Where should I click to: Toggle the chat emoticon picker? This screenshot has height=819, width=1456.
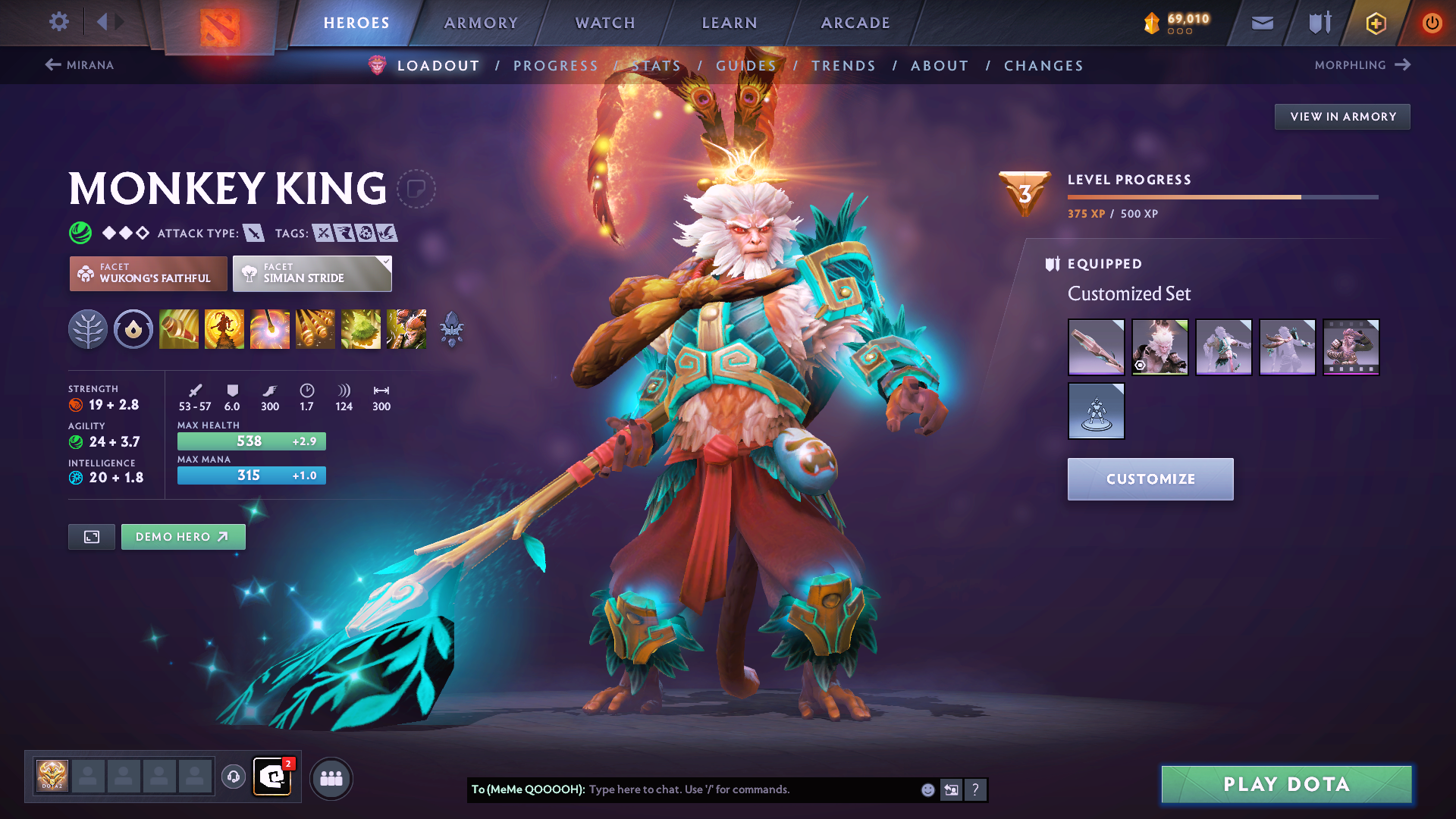[927, 789]
